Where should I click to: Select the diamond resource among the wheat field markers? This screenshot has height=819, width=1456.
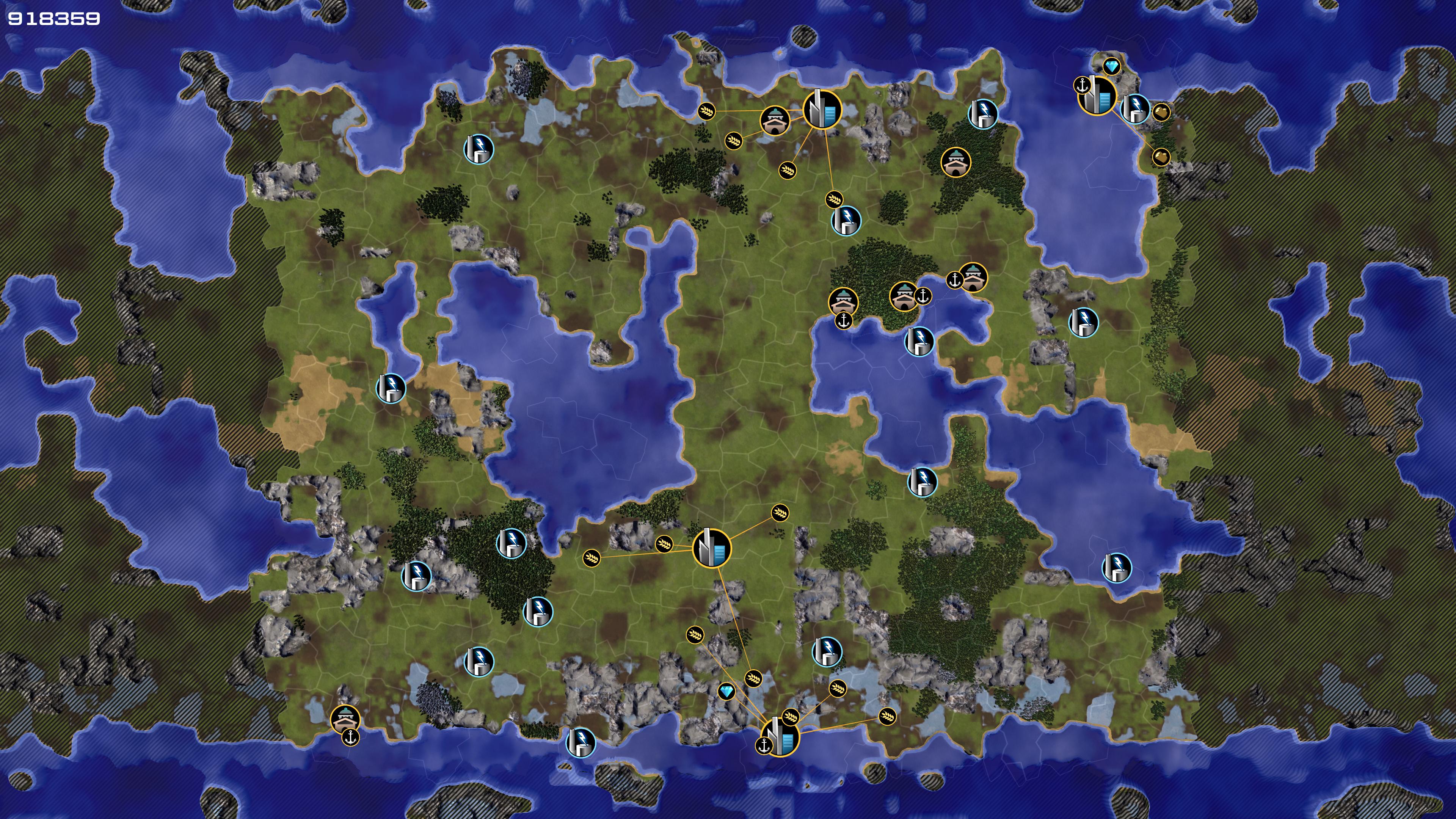[726, 691]
